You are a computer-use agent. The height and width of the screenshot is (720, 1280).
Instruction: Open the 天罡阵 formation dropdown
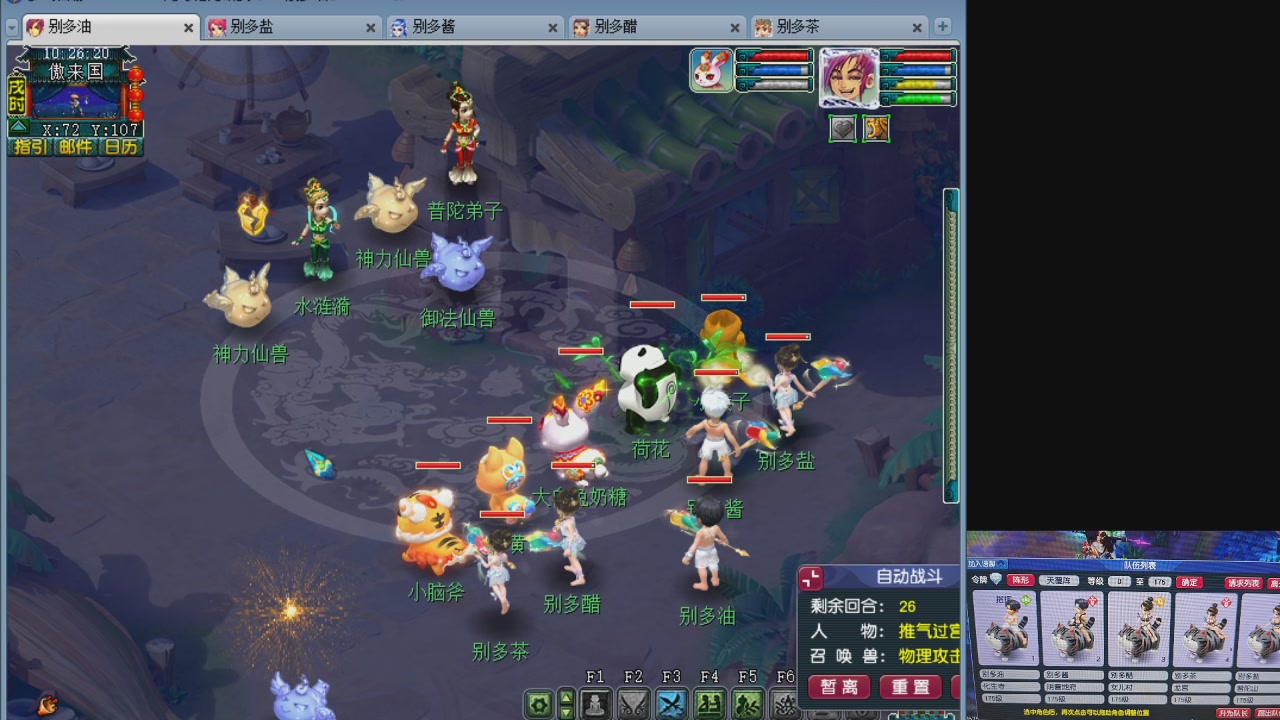[1058, 581]
